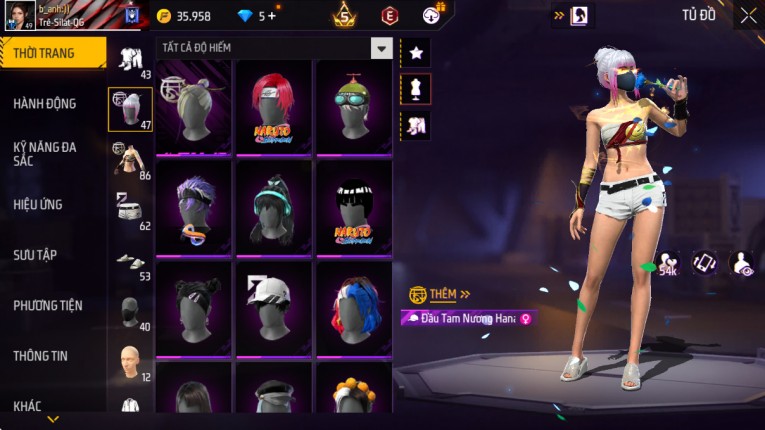Open the Hành Động category

click(x=45, y=103)
